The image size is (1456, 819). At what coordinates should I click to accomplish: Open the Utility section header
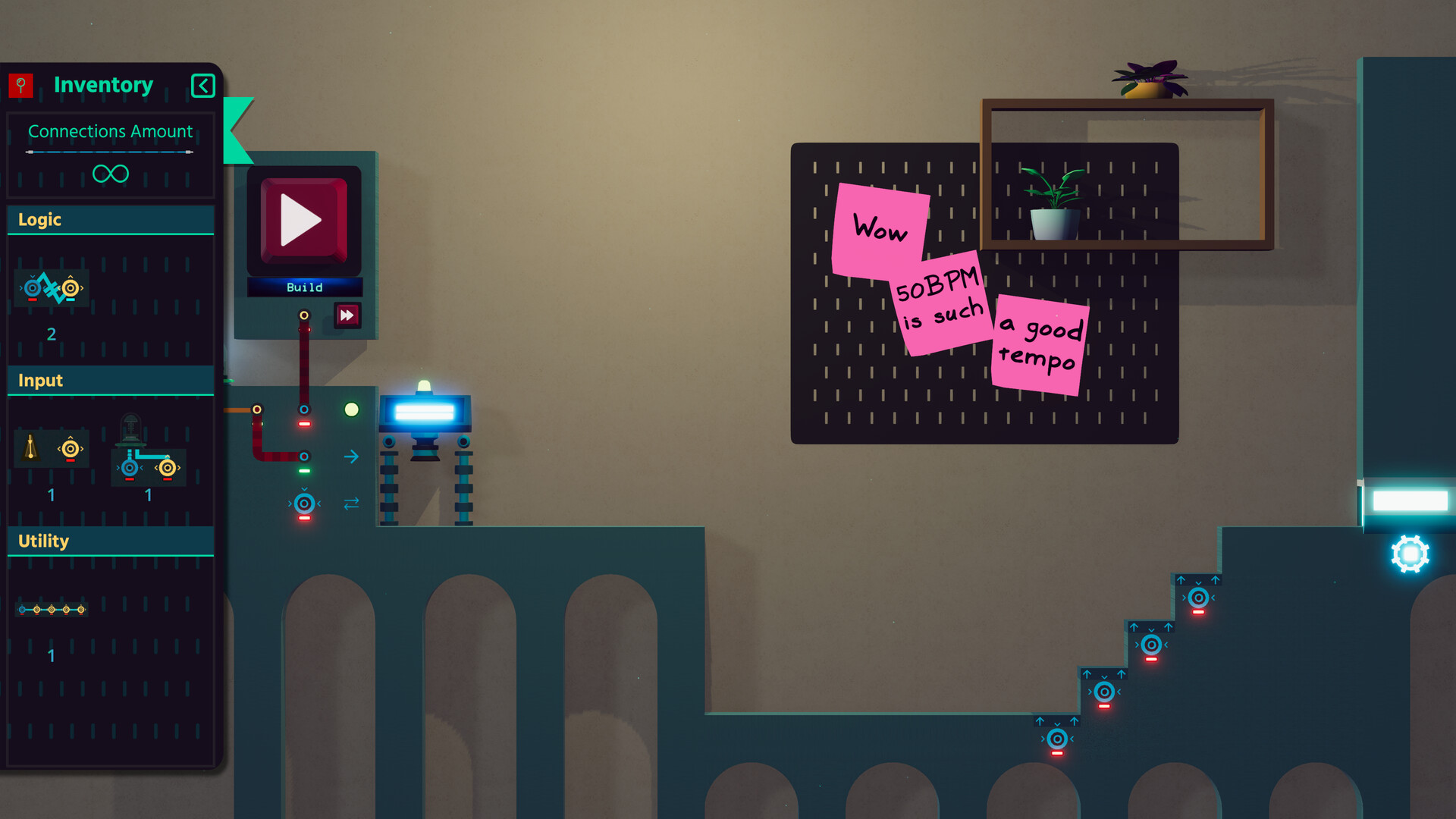[110, 541]
